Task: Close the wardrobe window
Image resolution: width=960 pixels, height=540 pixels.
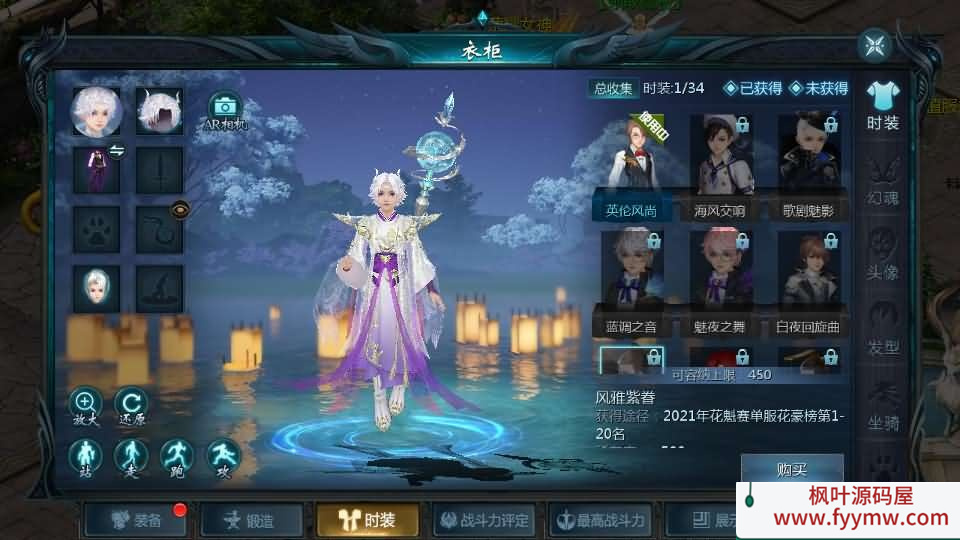Action: pos(874,45)
